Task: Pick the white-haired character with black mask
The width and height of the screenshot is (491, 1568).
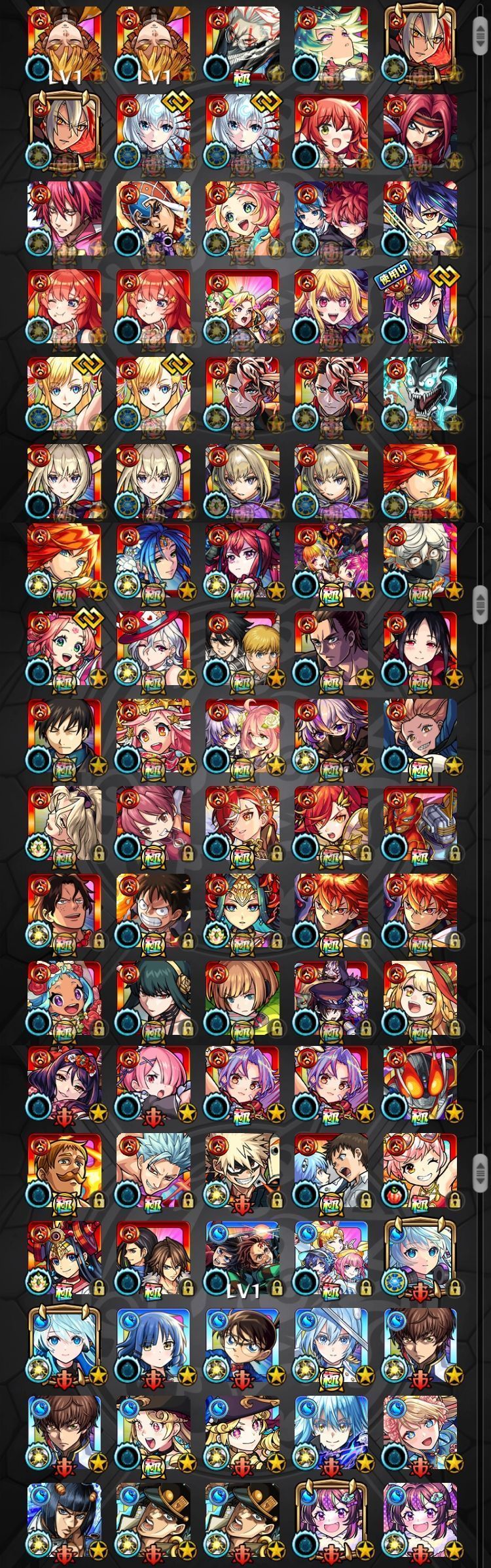Action: click(420, 560)
